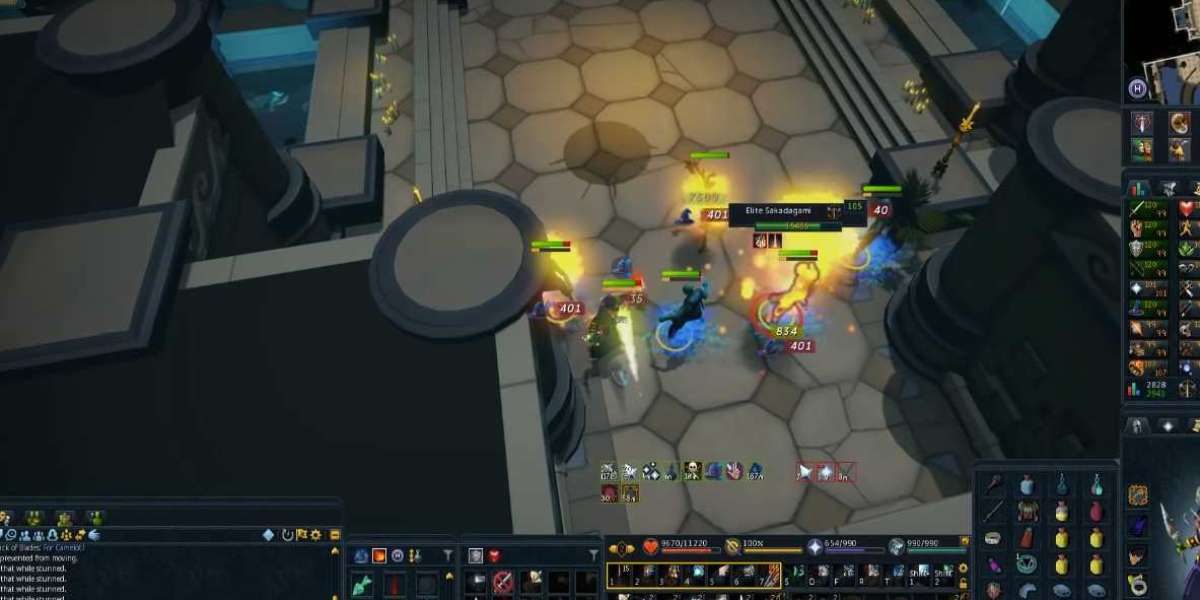Click the green arrow ability icon
Viewport: 1200px width, 600px height.
(x=361, y=583)
